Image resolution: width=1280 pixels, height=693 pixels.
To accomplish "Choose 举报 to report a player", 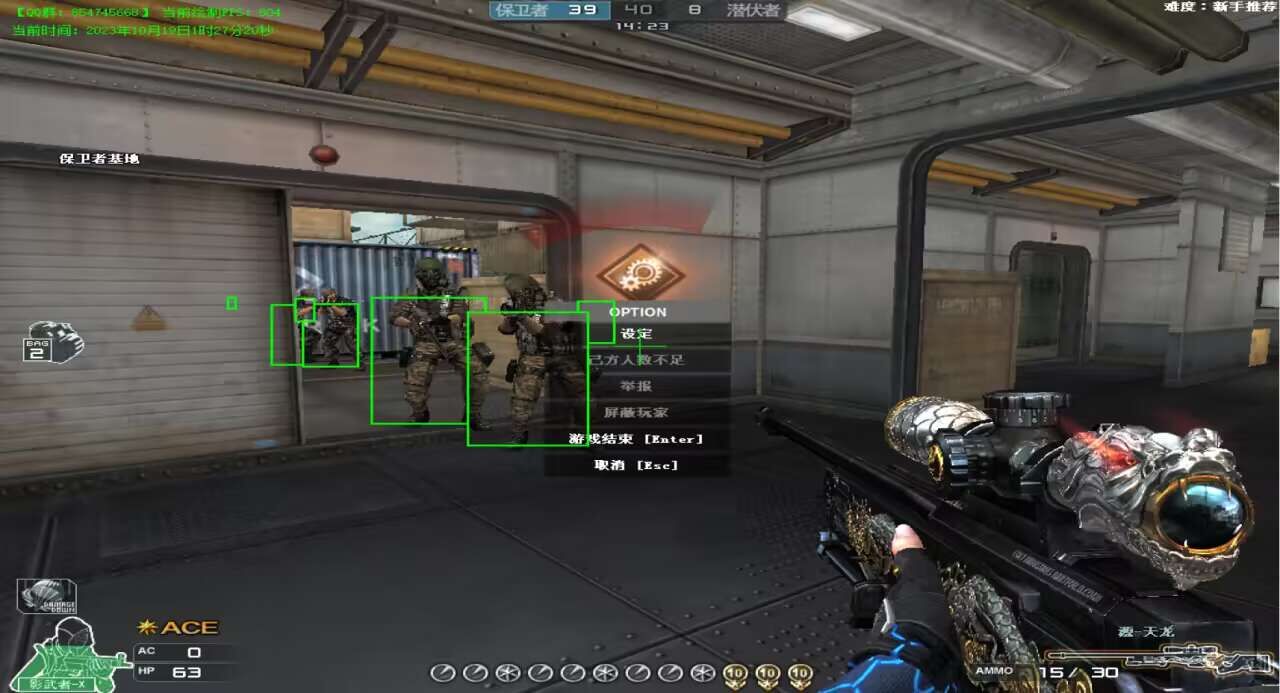I will [637, 386].
